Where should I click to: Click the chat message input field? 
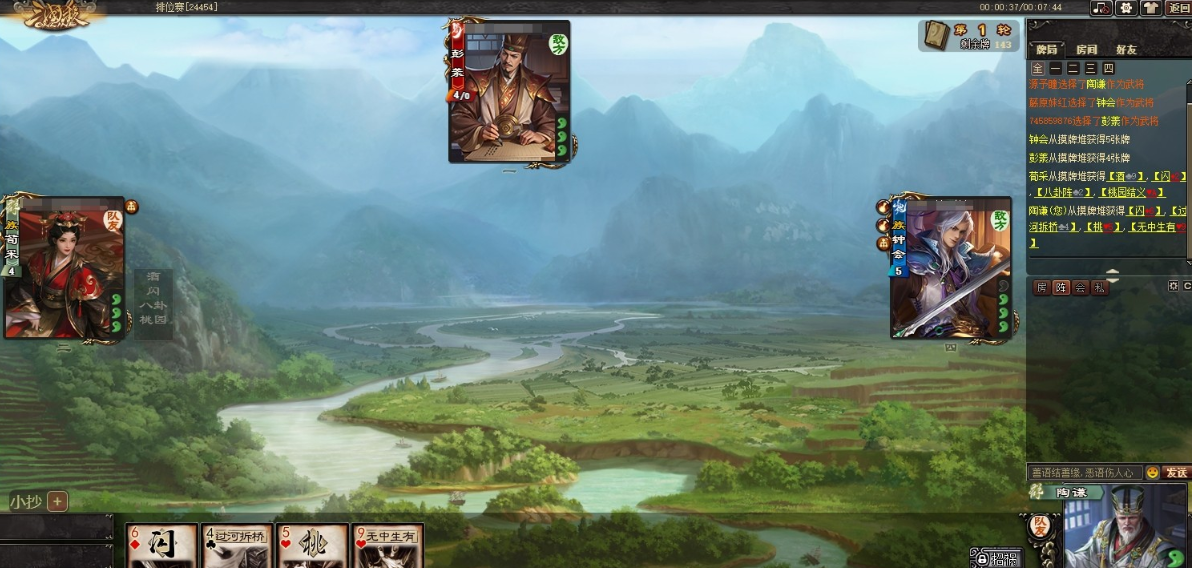[x=1084, y=472]
